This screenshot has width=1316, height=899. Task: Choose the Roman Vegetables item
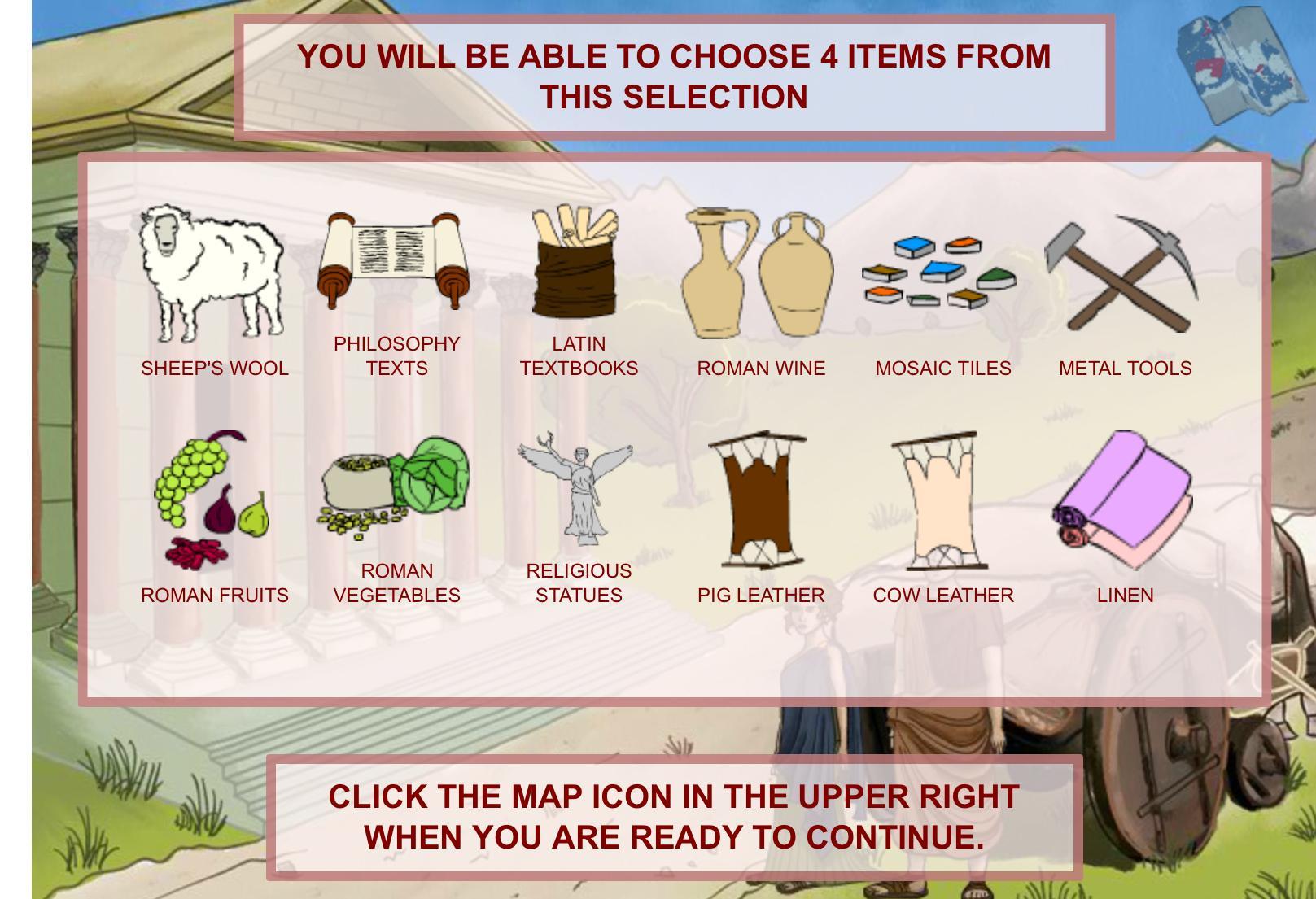(396, 487)
